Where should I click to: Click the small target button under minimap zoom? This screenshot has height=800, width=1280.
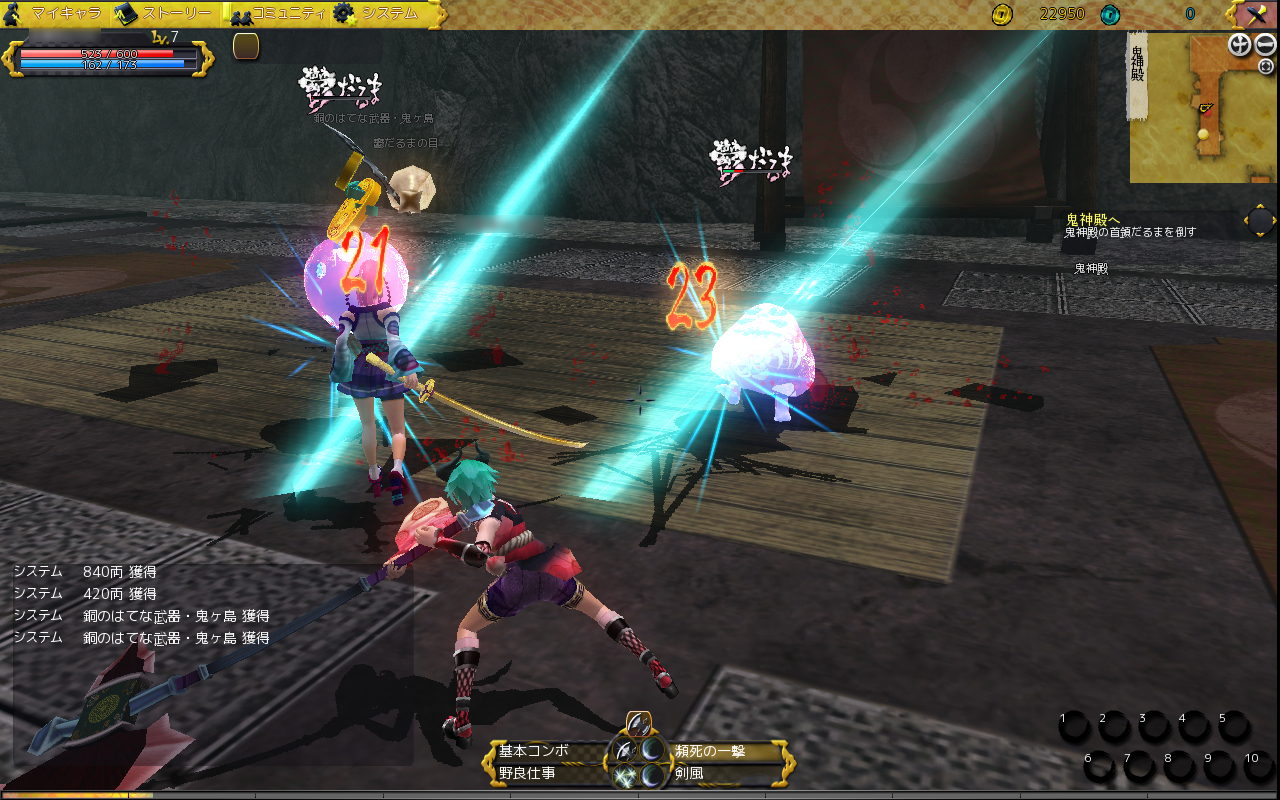pyautogui.click(x=1266, y=66)
